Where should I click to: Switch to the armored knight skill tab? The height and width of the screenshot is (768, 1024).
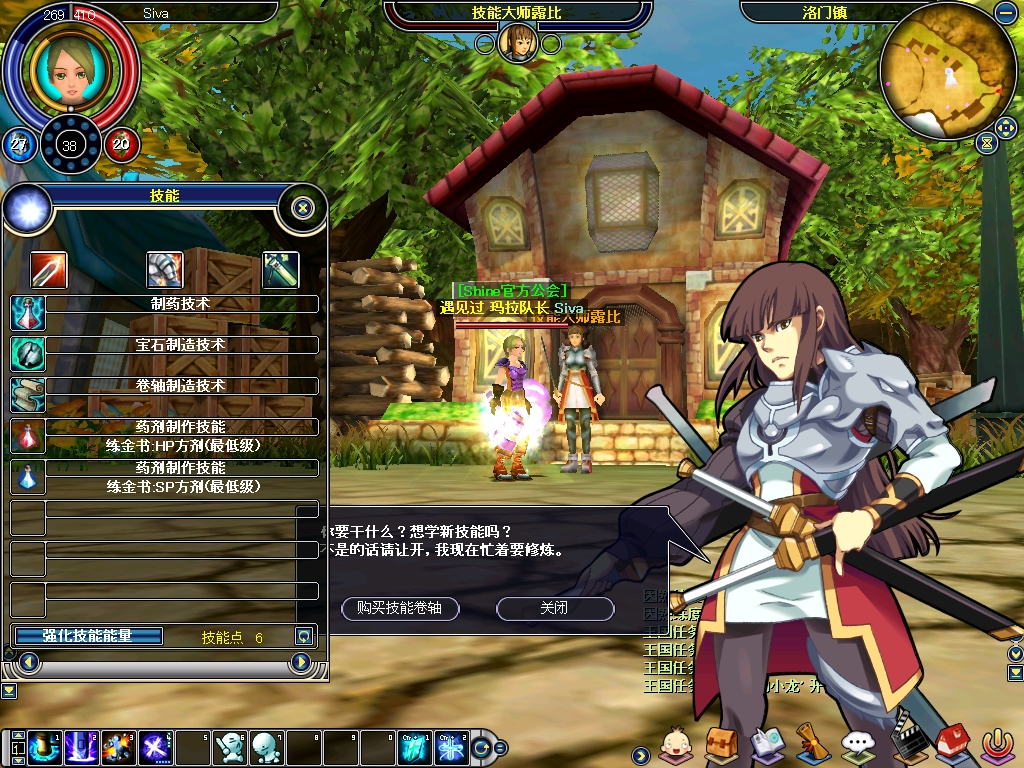pos(165,269)
